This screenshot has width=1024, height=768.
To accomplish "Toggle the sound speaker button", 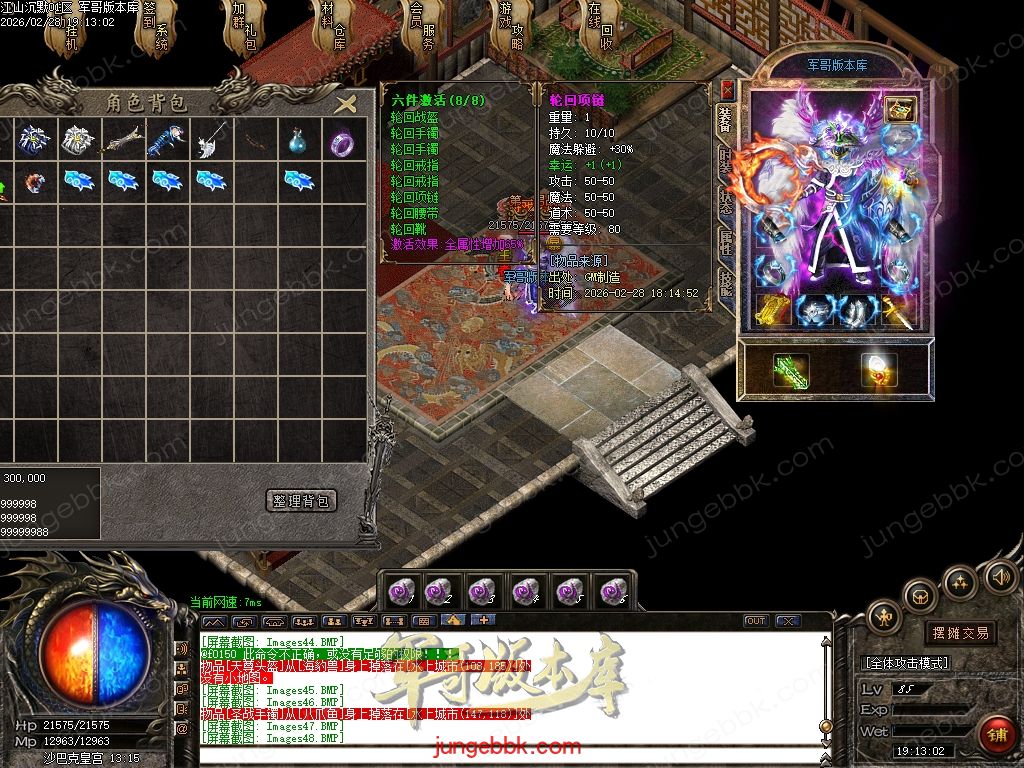I will (x=1000, y=576).
